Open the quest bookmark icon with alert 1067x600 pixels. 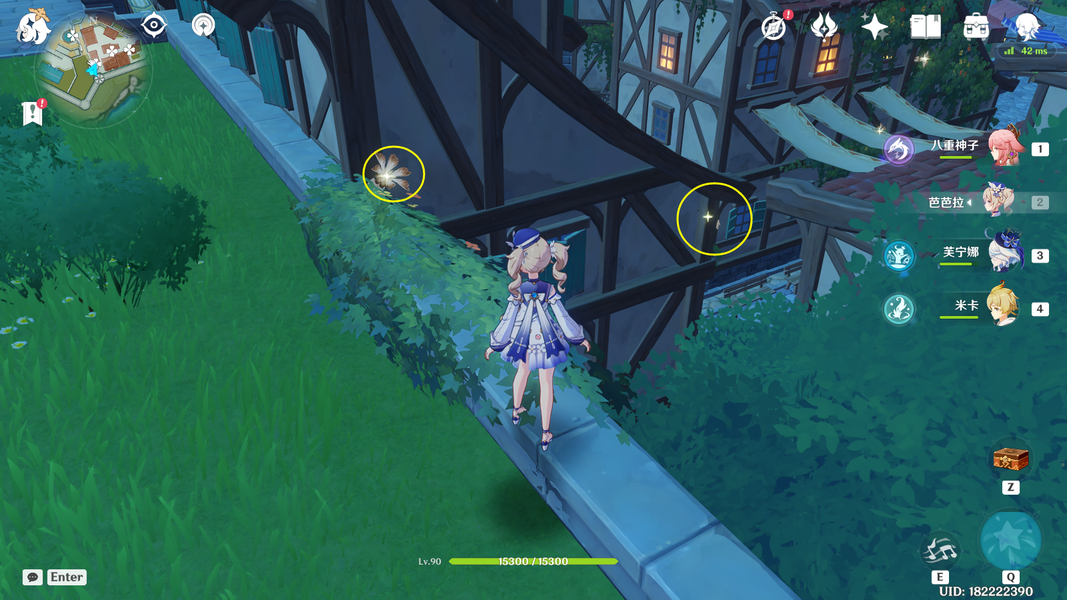pyautogui.click(x=31, y=113)
